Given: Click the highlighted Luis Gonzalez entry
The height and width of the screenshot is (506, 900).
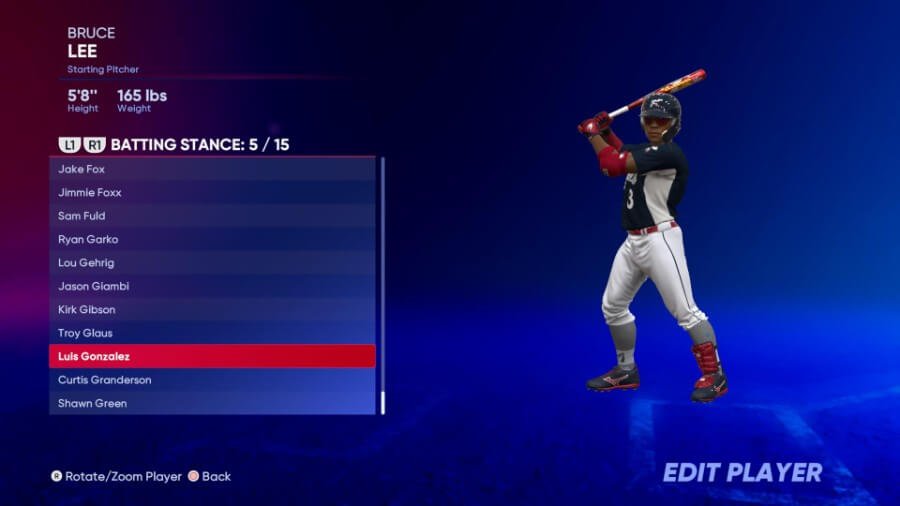Looking at the screenshot, I should point(212,356).
